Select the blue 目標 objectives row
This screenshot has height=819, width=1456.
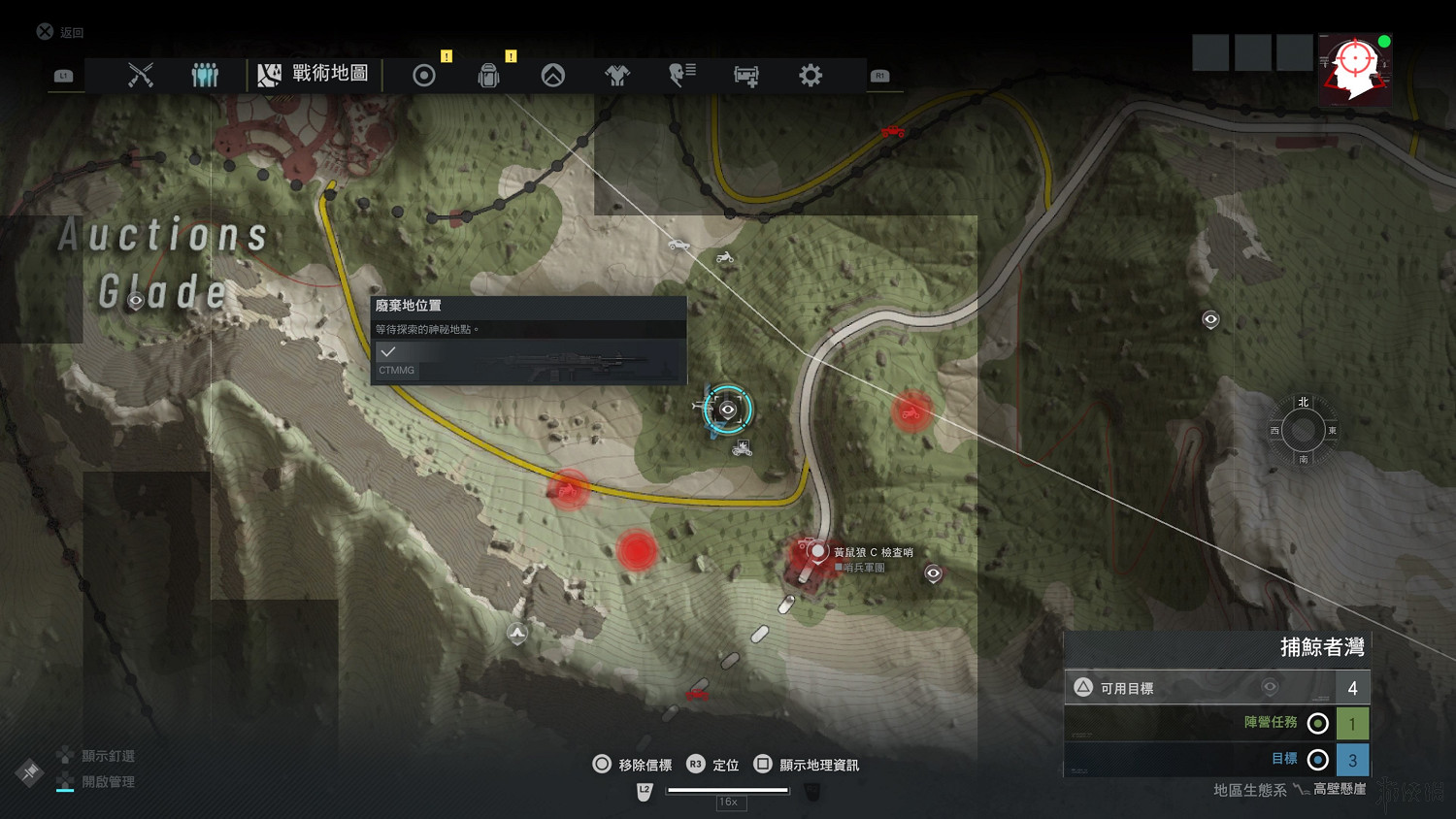[x=1217, y=759]
